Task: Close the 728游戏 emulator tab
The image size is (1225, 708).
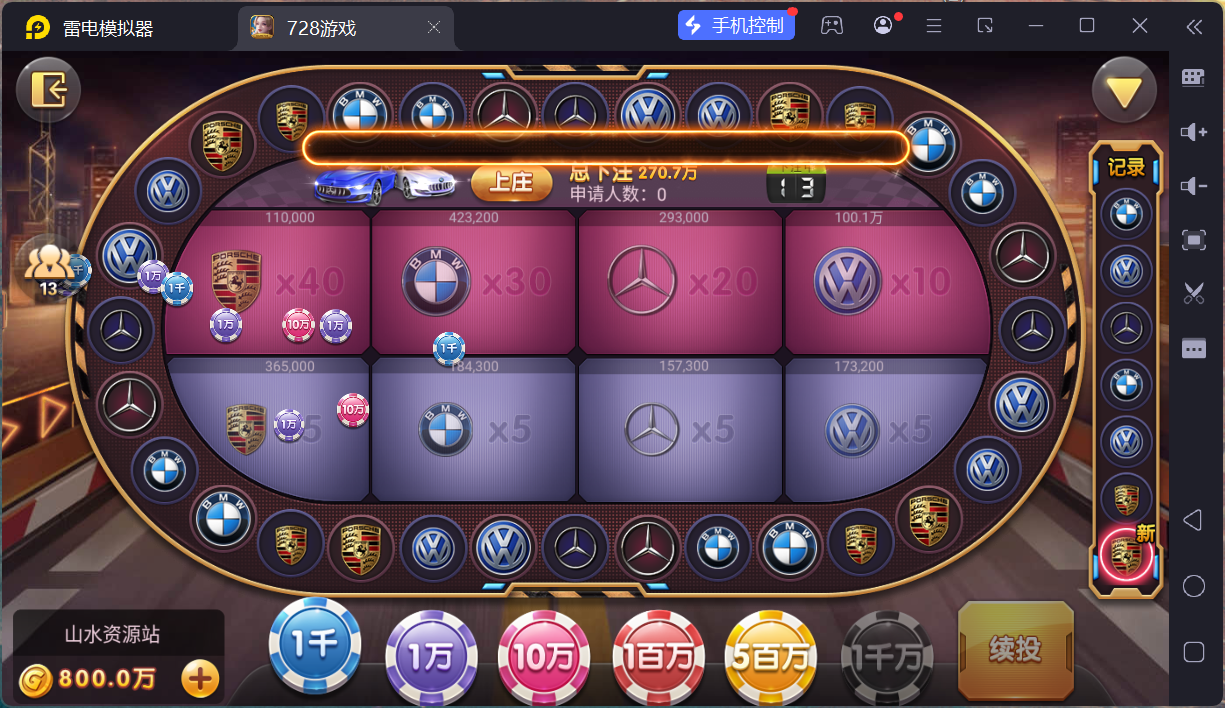Action: 434,28
